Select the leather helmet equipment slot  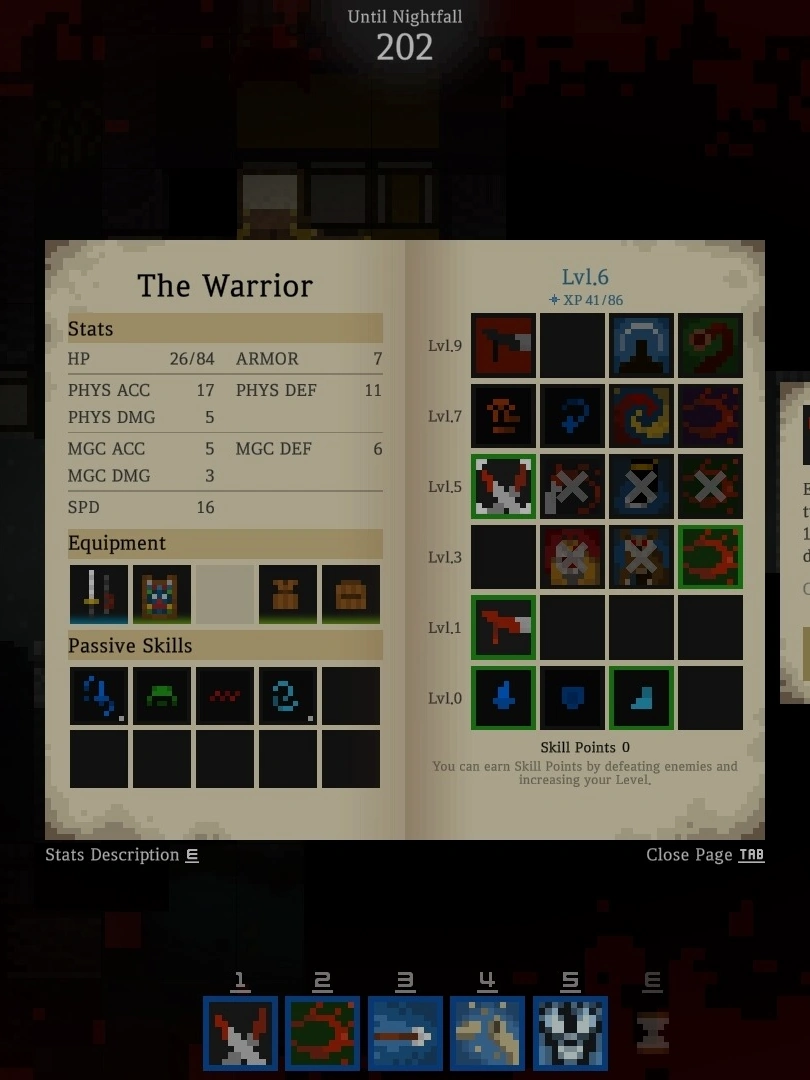click(351, 594)
